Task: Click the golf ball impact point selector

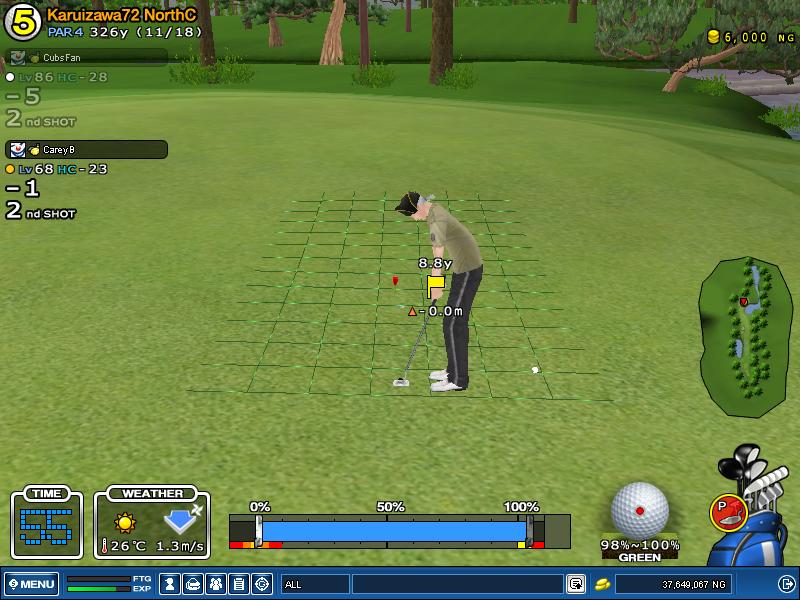Action: tap(640, 509)
